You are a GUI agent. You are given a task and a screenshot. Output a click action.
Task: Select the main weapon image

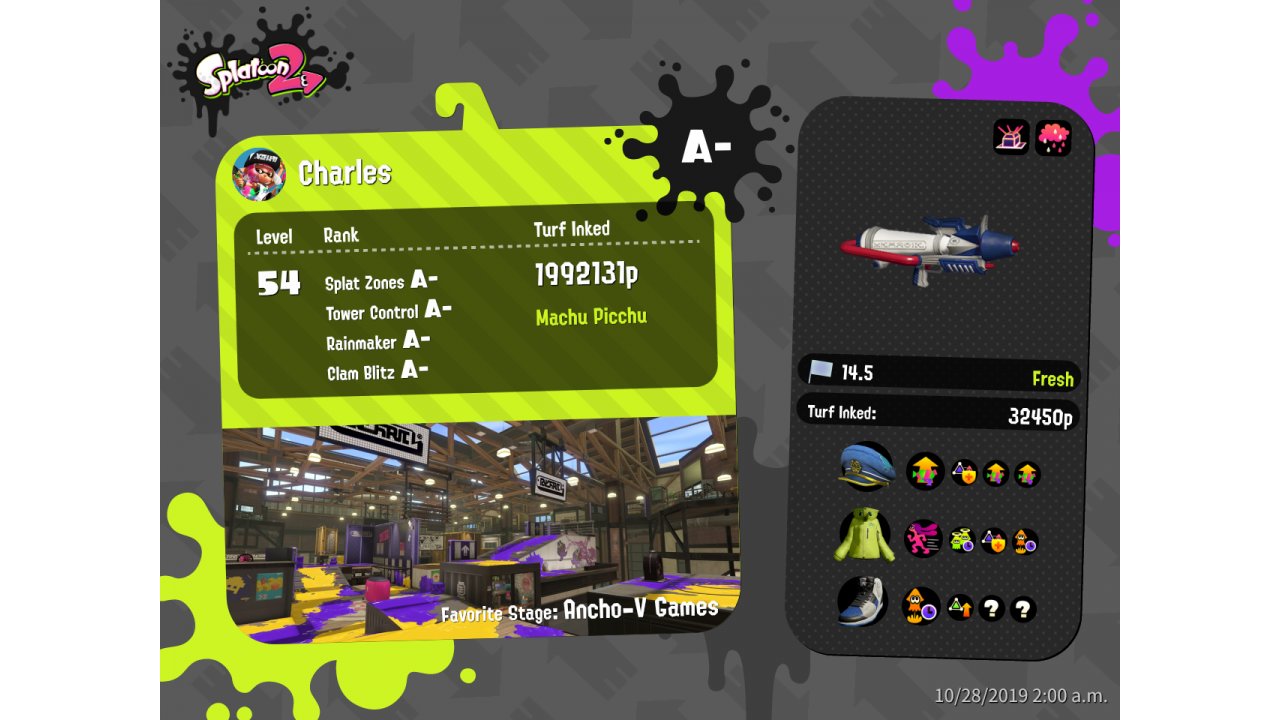click(x=929, y=249)
